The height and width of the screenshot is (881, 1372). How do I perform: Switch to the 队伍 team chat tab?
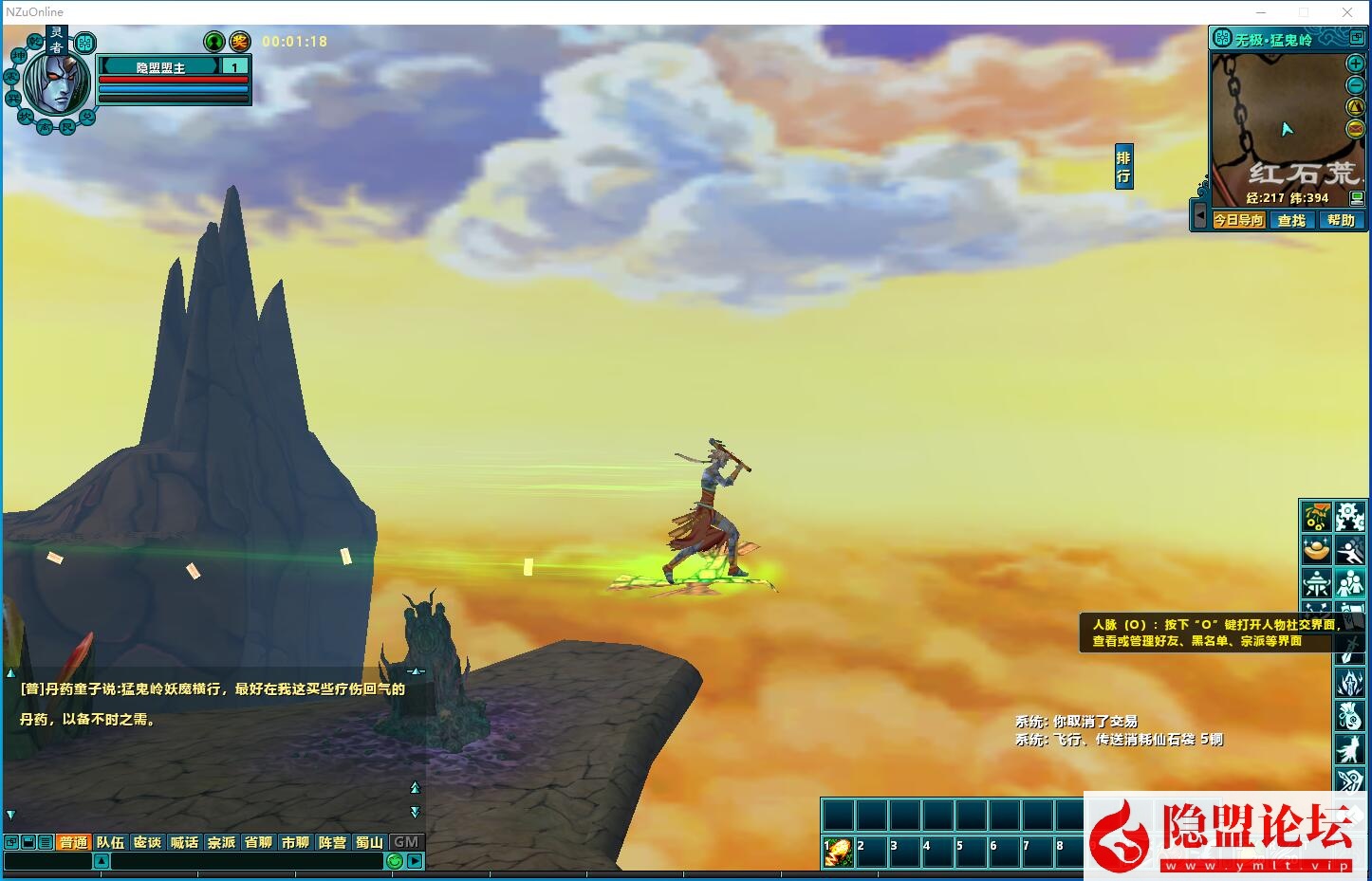[x=110, y=842]
